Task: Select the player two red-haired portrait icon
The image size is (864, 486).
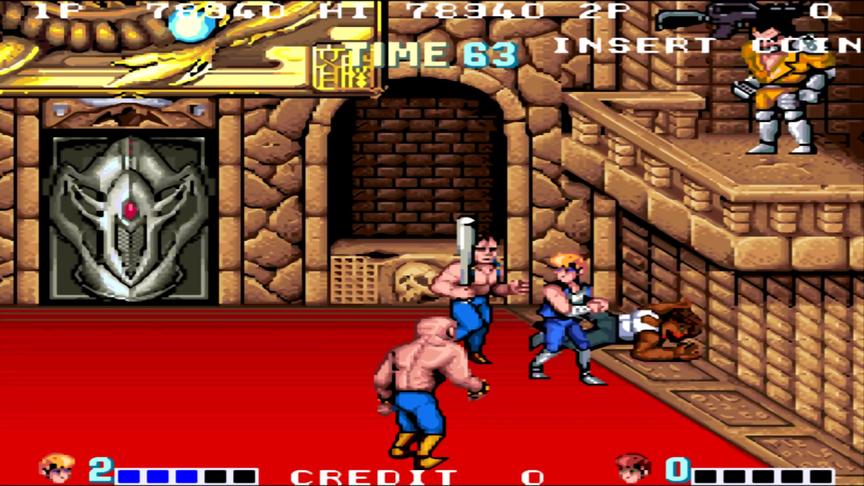Action: [x=632, y=468]
